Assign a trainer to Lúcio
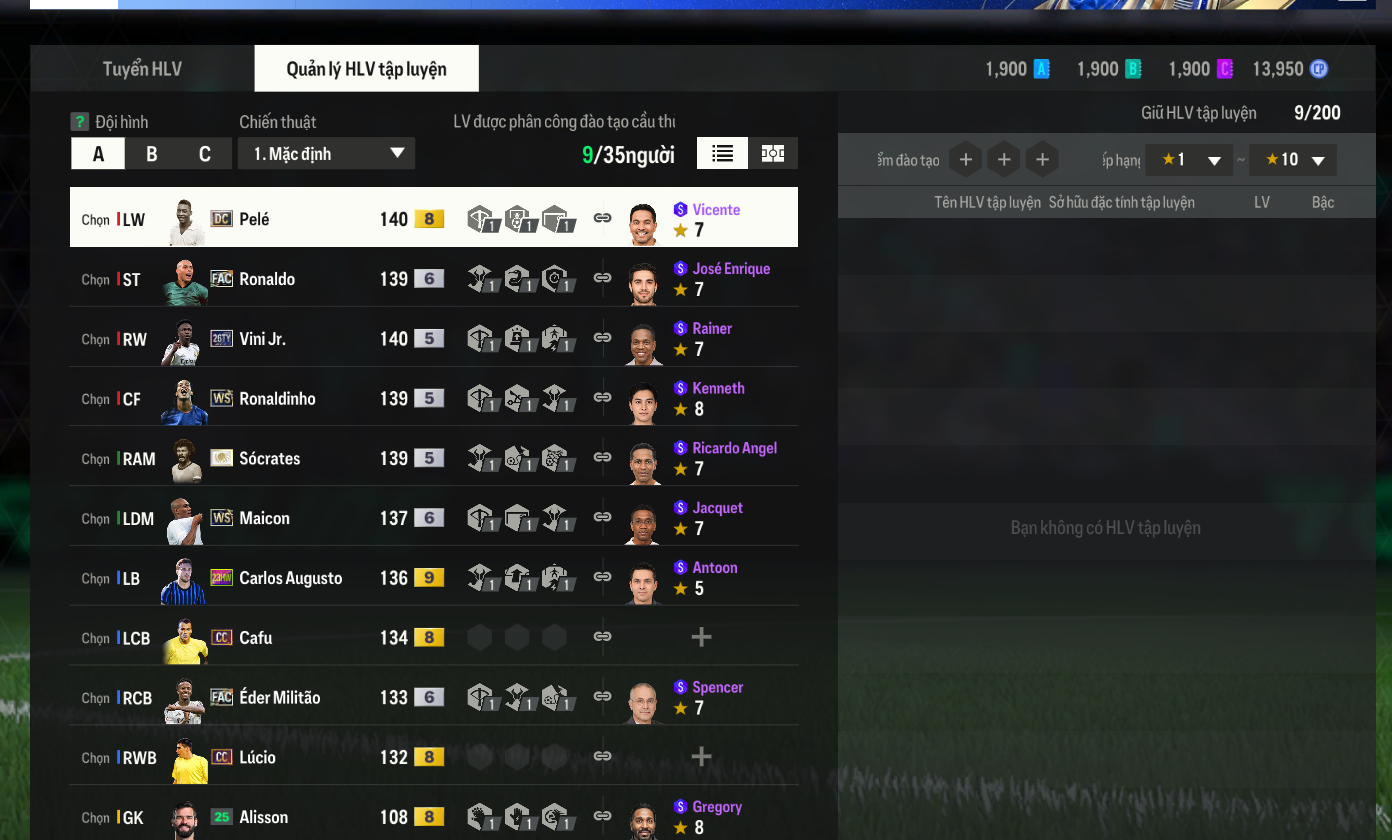Image resolution: width=1392 pixels, height=840 pixels. (701, 757)
